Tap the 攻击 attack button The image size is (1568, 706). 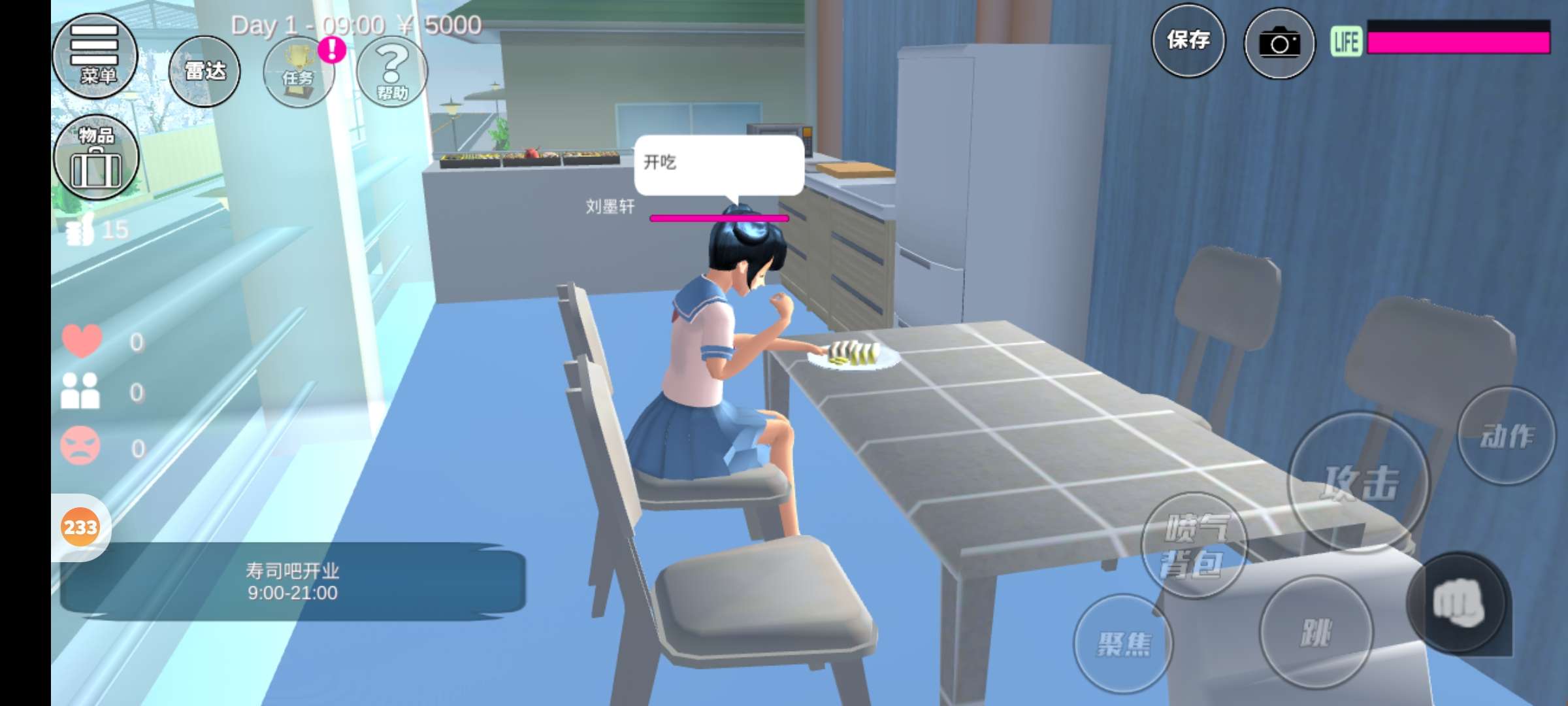pyautogui.click(x=1360, y=482)
